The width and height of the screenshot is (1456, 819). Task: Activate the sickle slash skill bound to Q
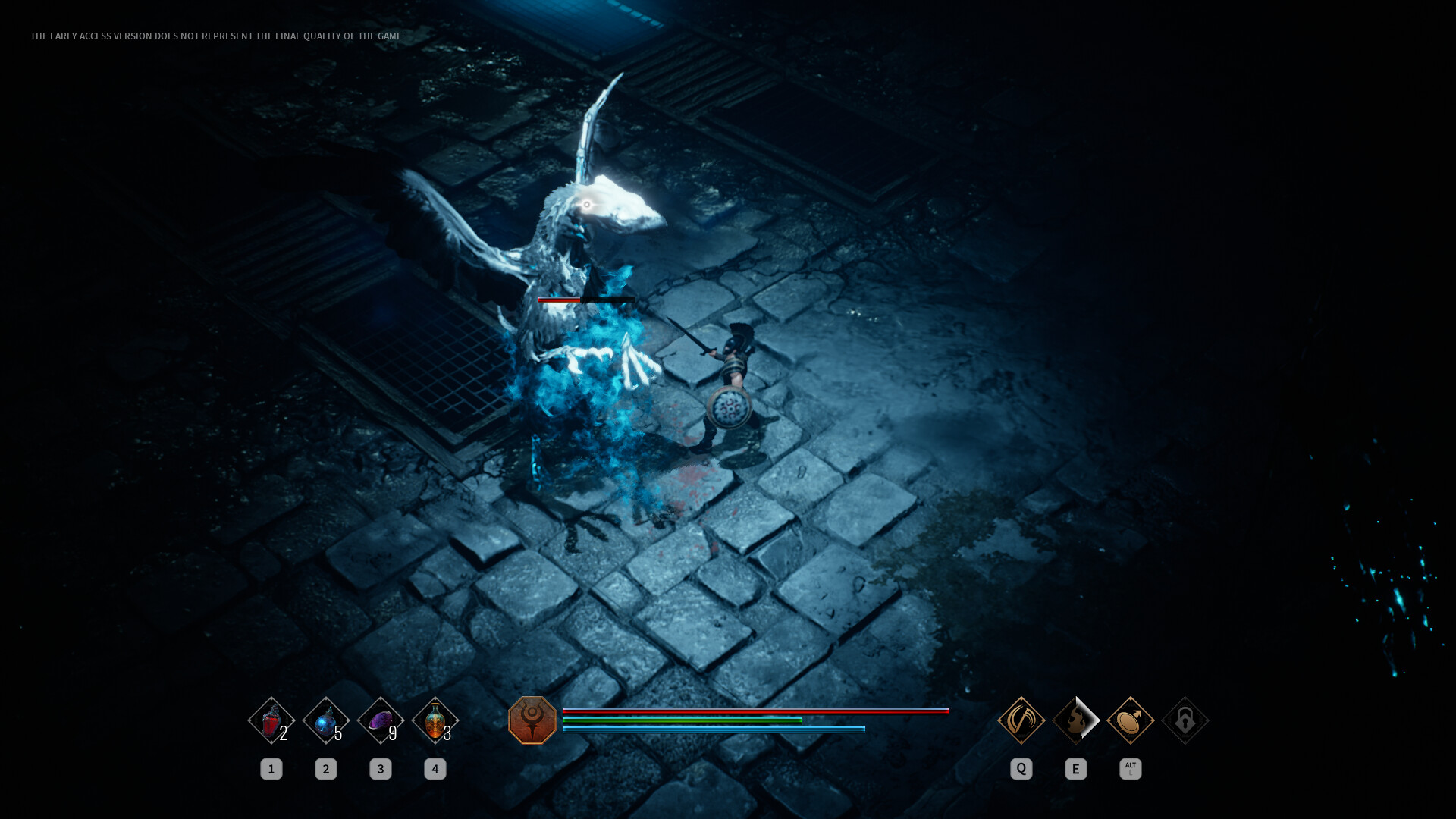(1021, 722)
